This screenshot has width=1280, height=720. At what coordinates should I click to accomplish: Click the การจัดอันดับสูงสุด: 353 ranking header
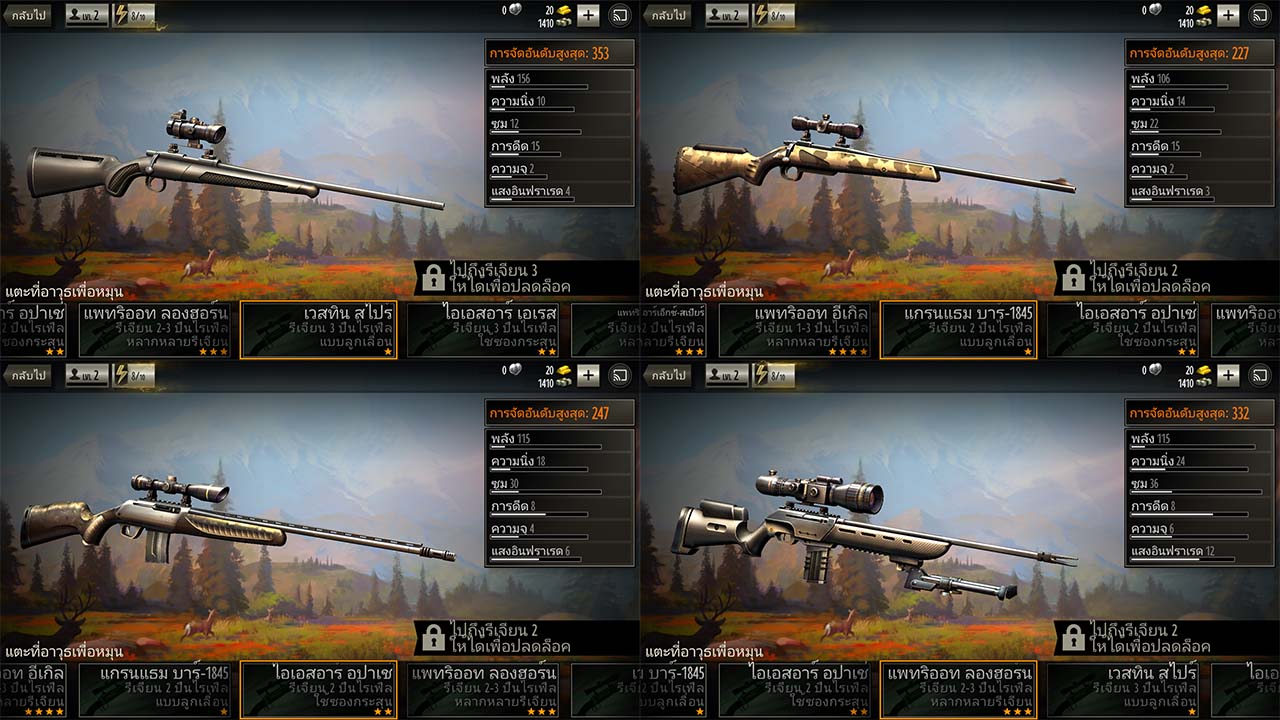pos(558,51)
